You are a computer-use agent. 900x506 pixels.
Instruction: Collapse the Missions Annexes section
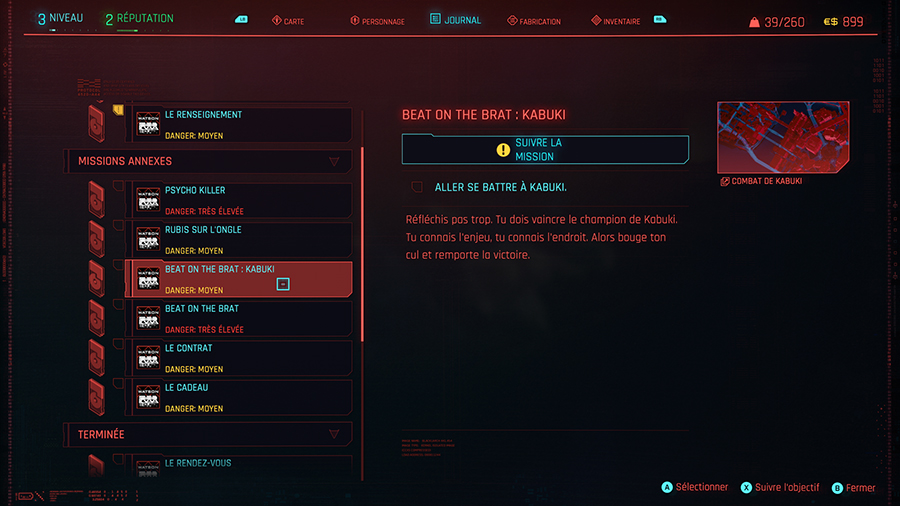click(x=333, y=161)
